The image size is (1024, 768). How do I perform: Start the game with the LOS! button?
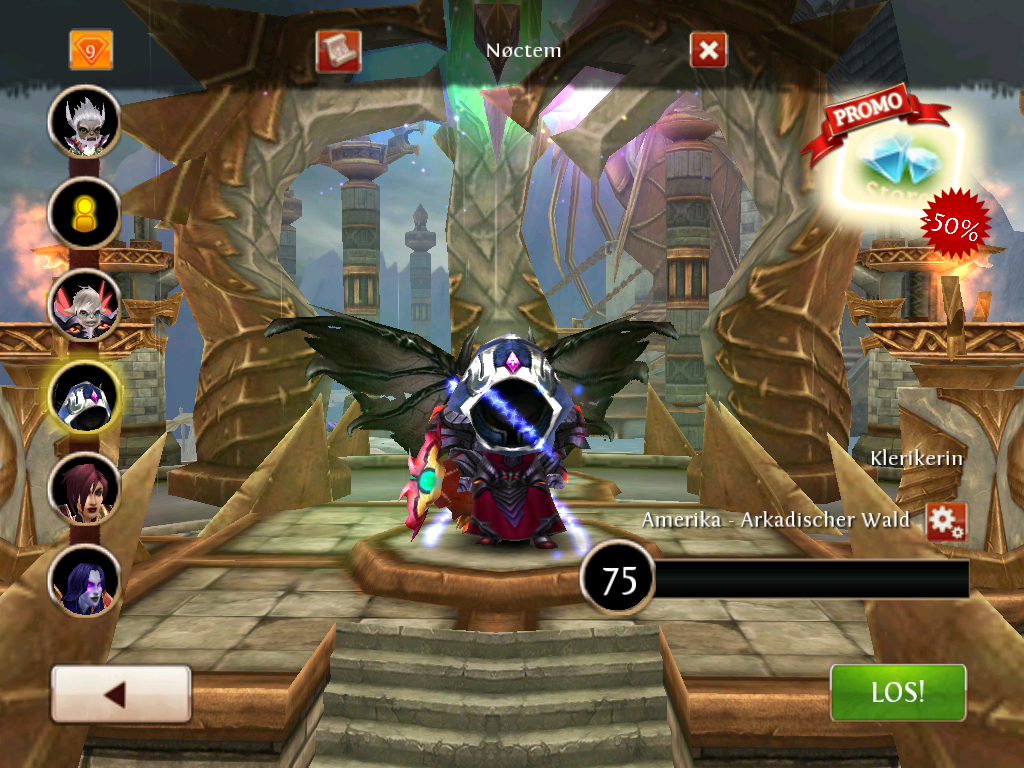[x=898, y=692]
